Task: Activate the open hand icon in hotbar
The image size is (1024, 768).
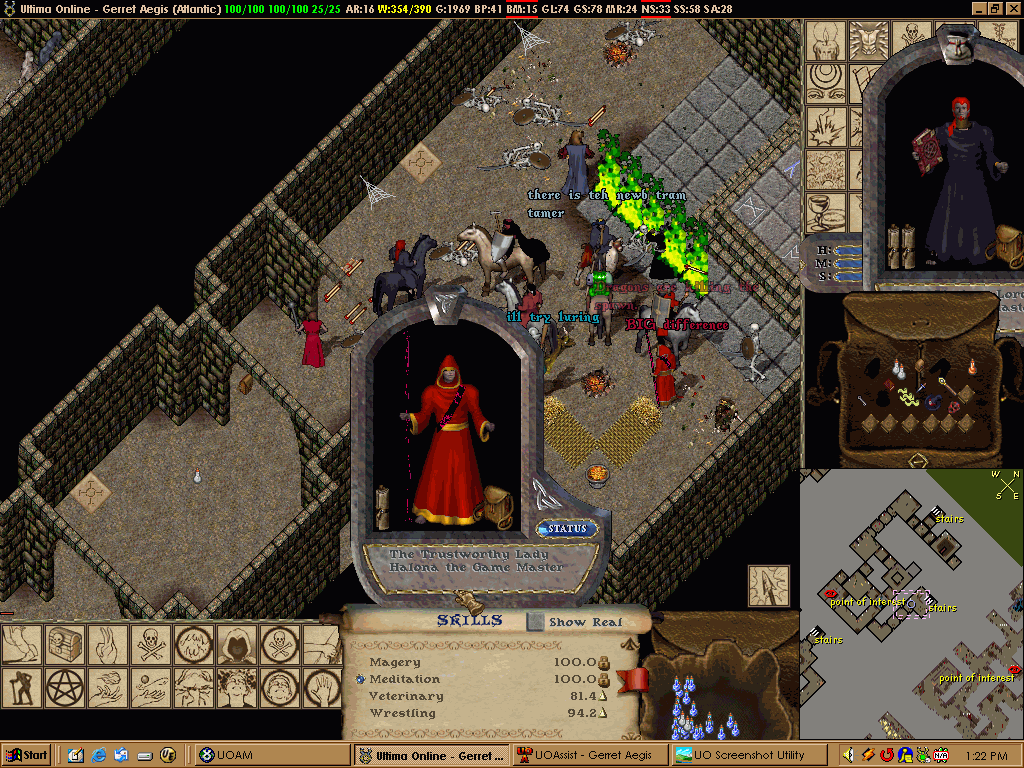Action: (323, 687)
